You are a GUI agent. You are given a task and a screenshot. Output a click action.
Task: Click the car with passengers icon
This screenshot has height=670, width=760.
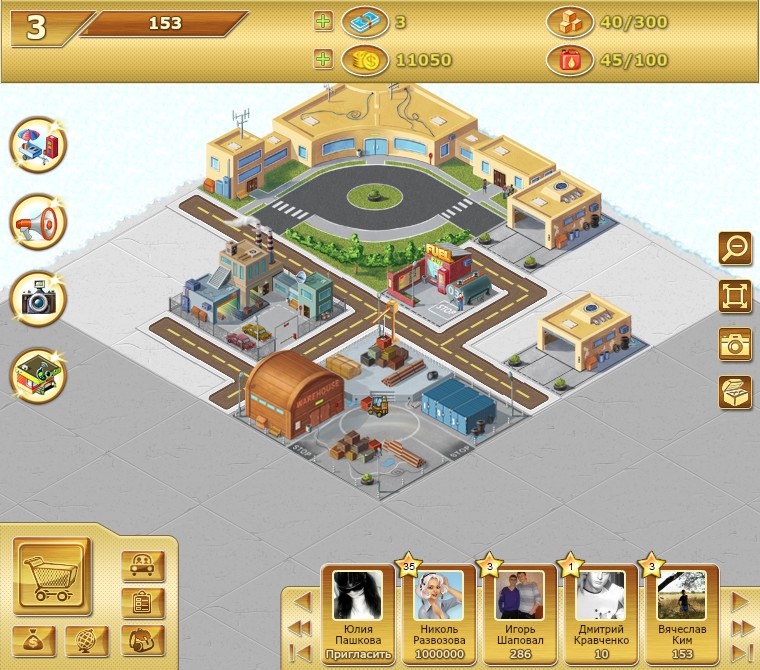click(x=142, y=566)
